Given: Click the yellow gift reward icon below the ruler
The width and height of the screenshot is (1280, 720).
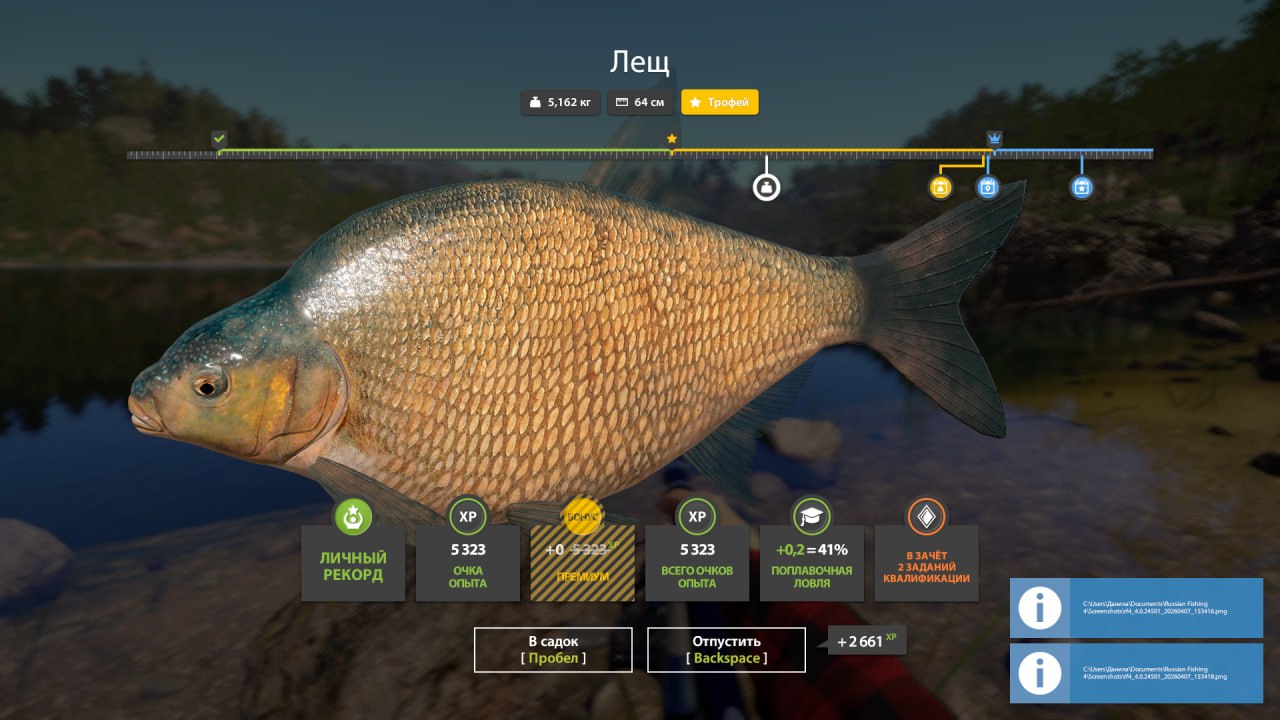Looking at the screenshot, I should [x=940, y=186].
